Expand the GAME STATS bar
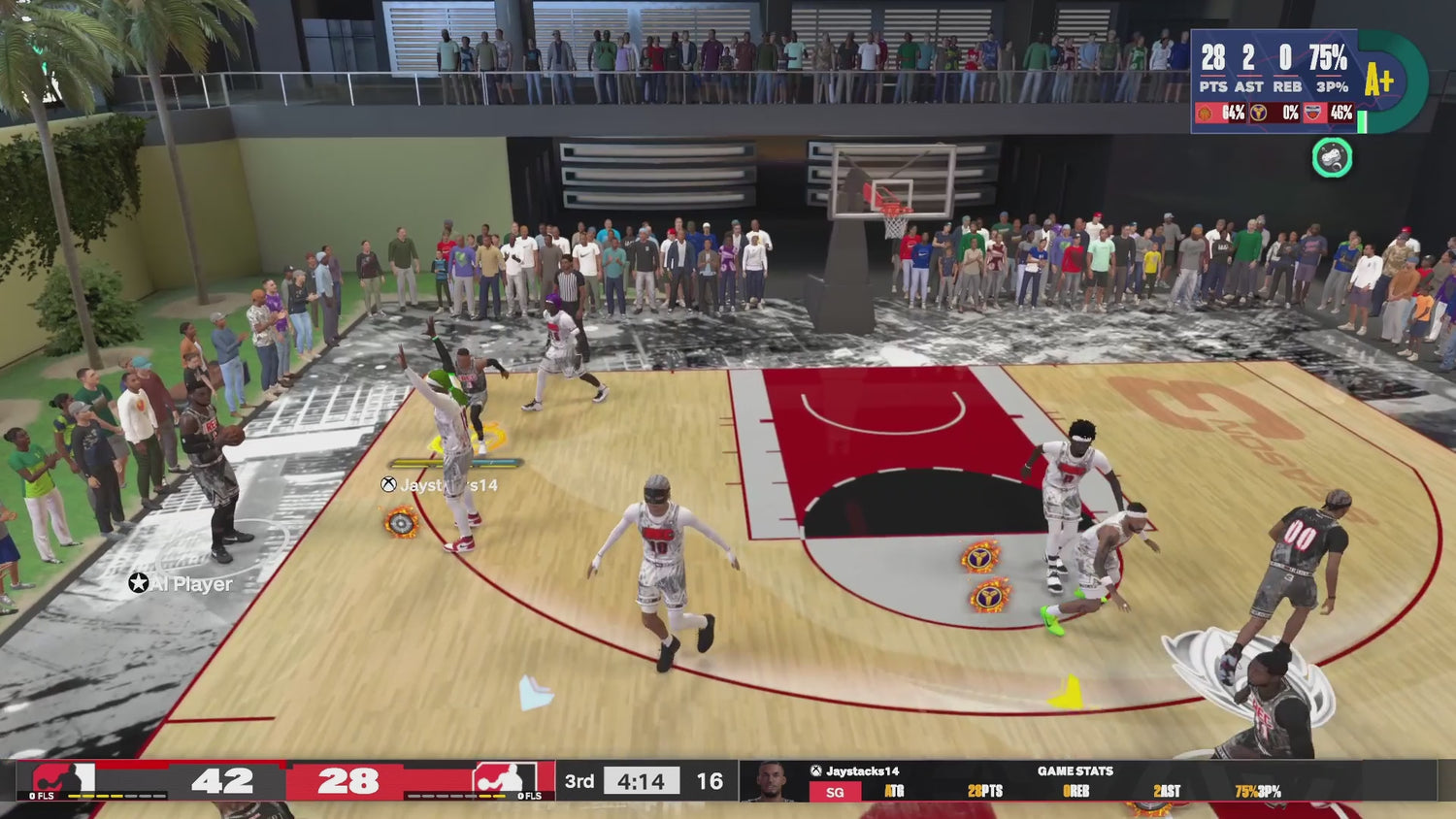 pos(1075,771)
